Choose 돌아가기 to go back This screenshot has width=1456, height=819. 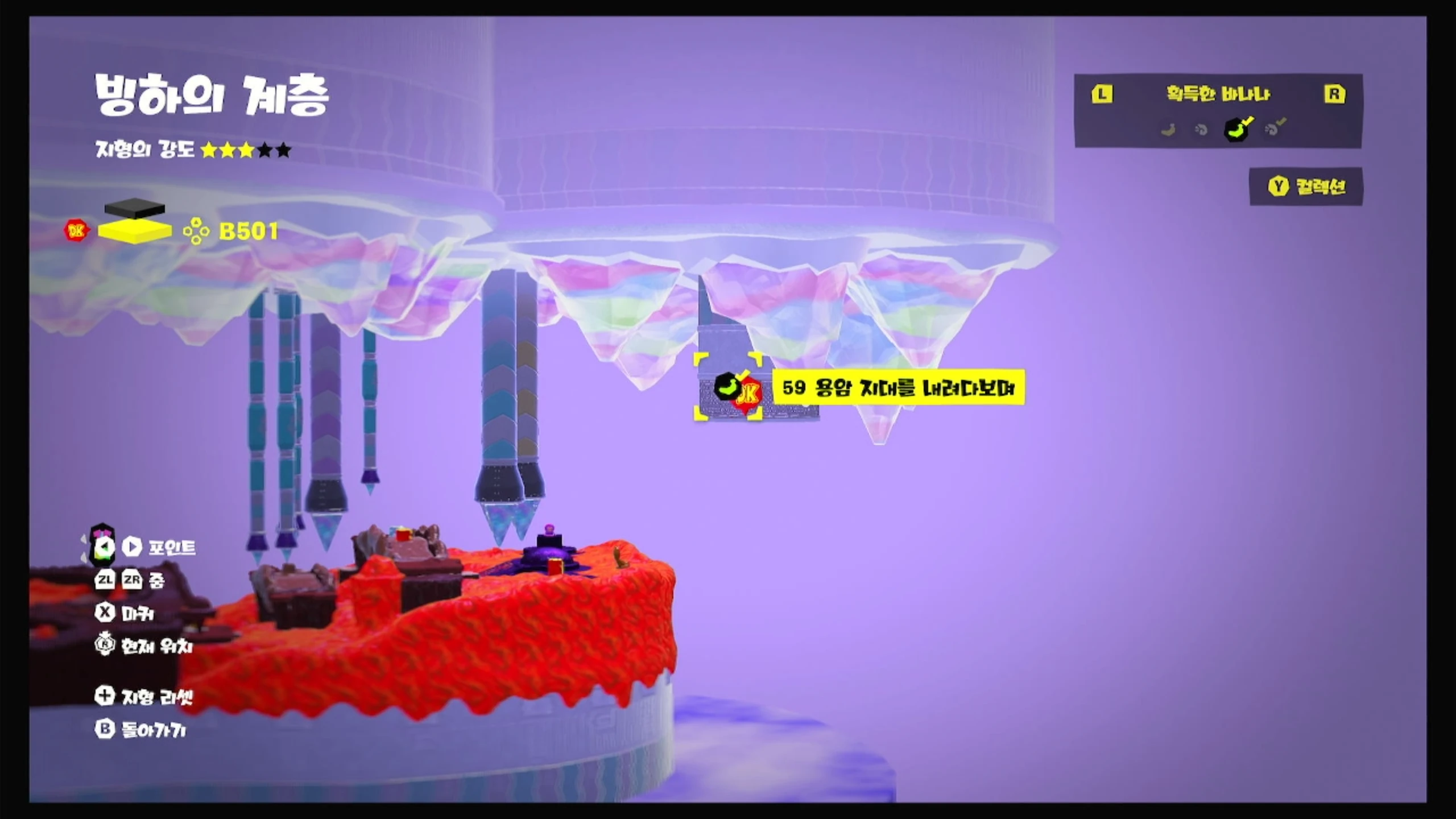pos(141,730)
